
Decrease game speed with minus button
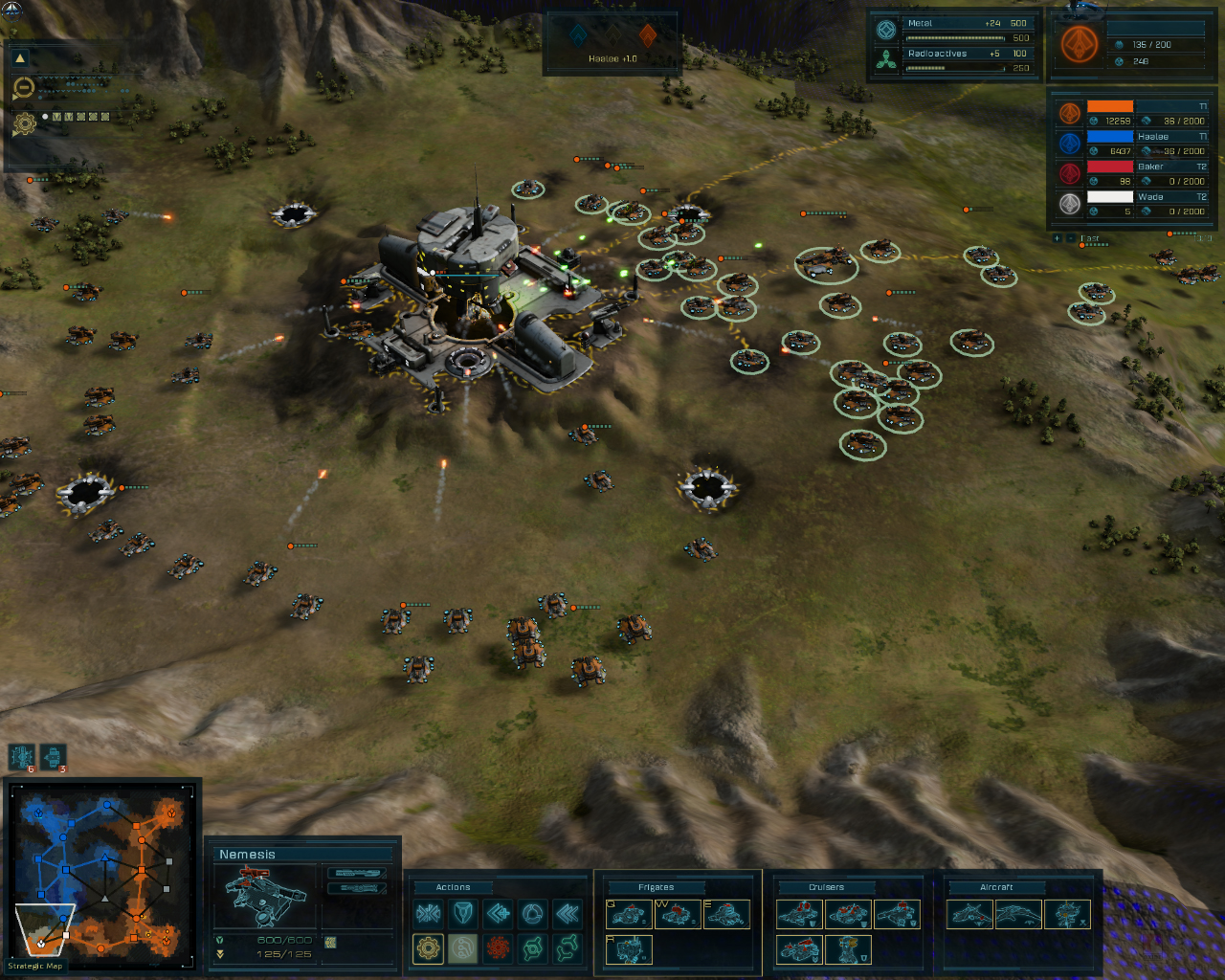click(x=1070, y=238)
